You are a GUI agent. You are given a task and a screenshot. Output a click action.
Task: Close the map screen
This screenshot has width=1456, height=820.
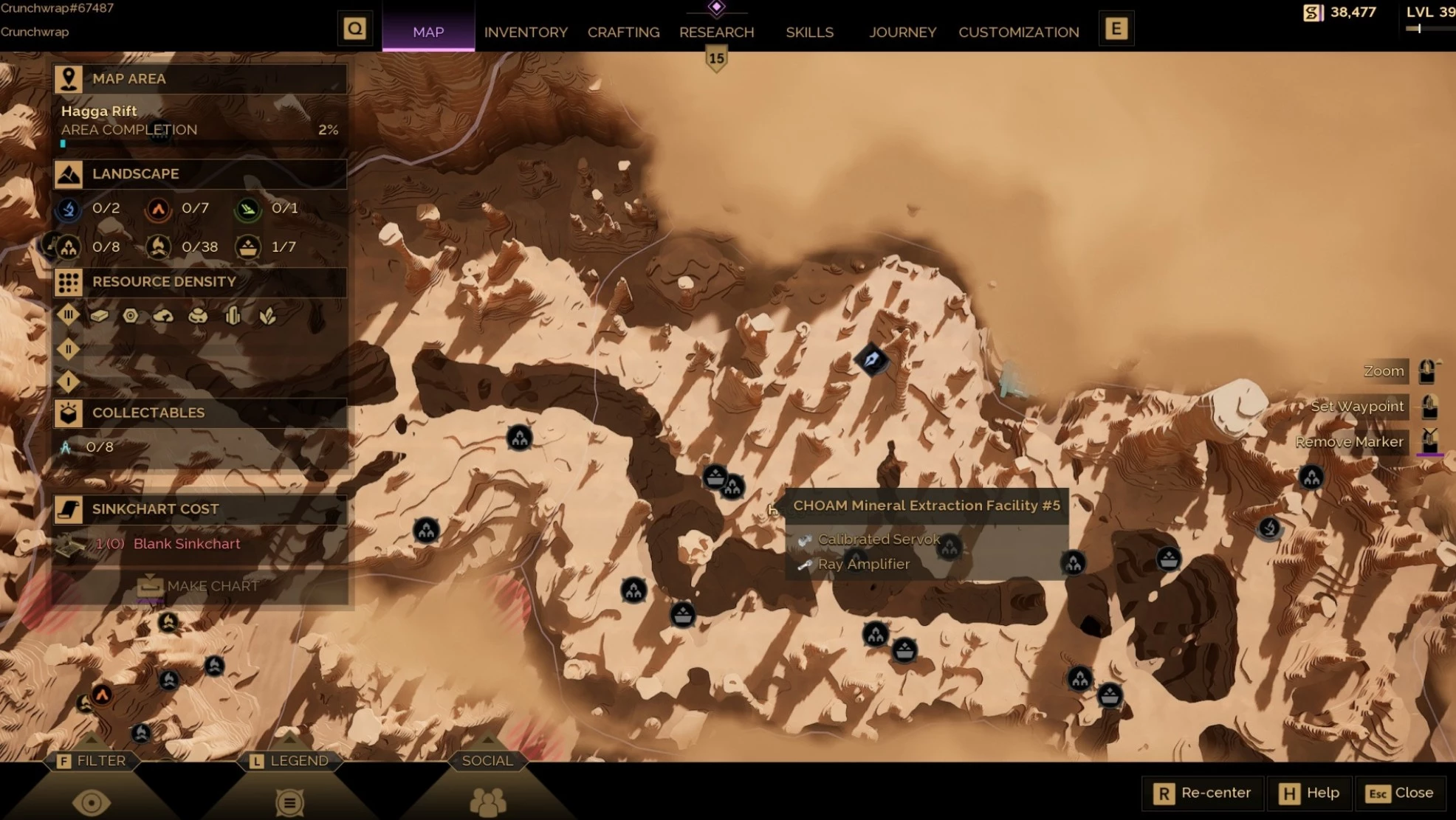pos(1399,793)
